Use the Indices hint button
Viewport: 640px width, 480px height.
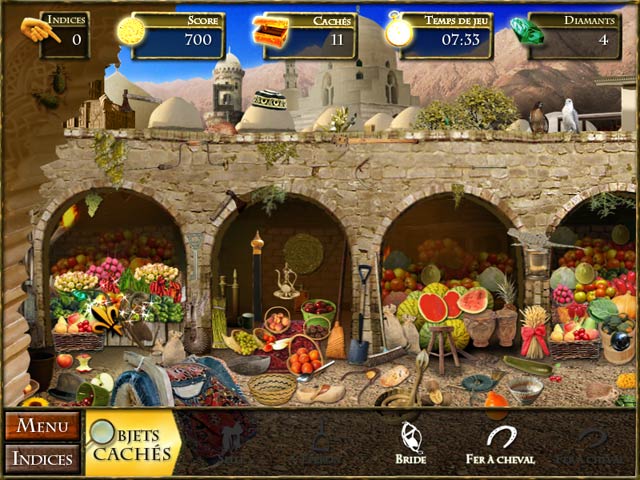42,459
